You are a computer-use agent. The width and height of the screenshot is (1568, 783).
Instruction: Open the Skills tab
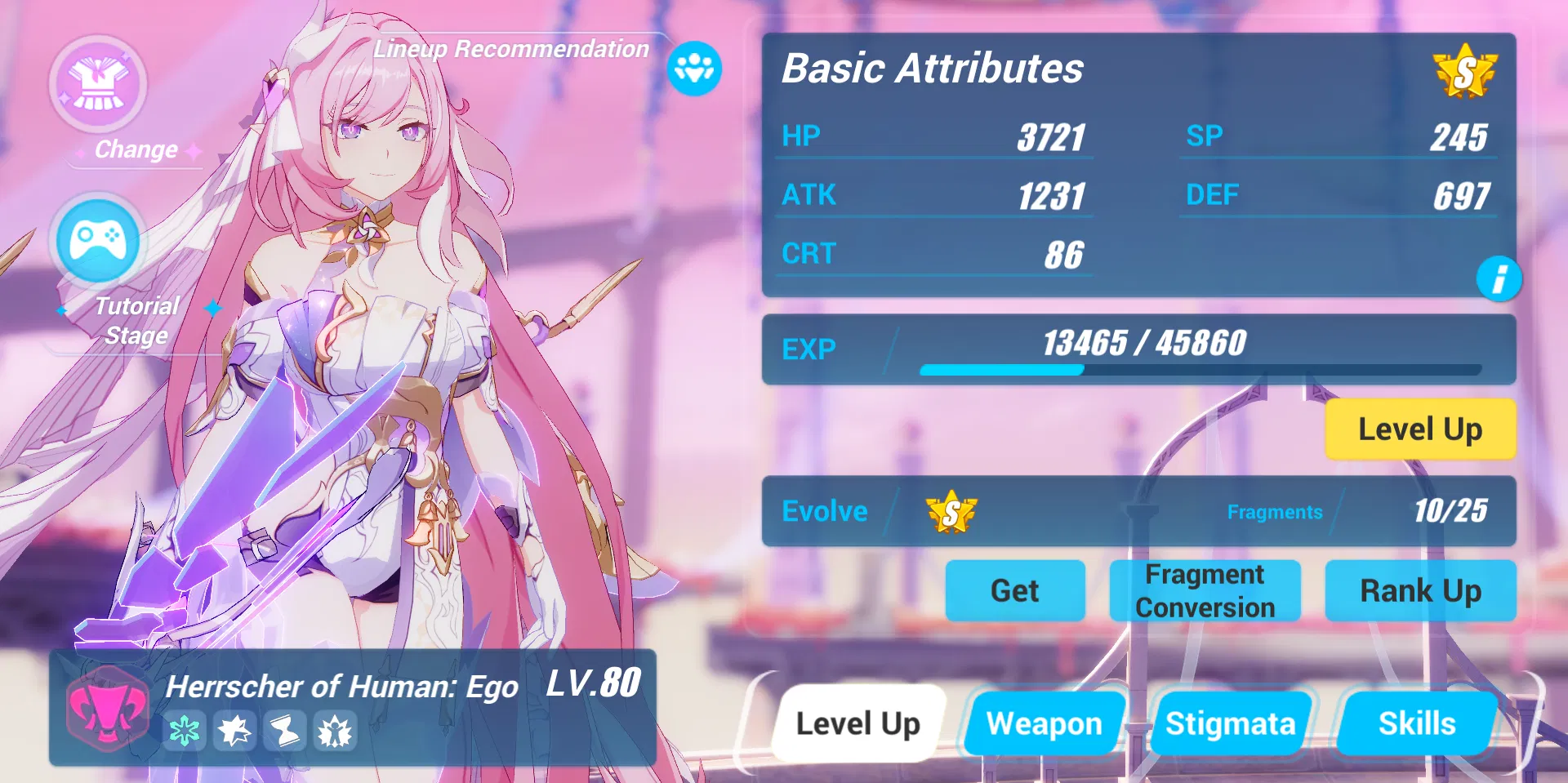[1418, 723]
